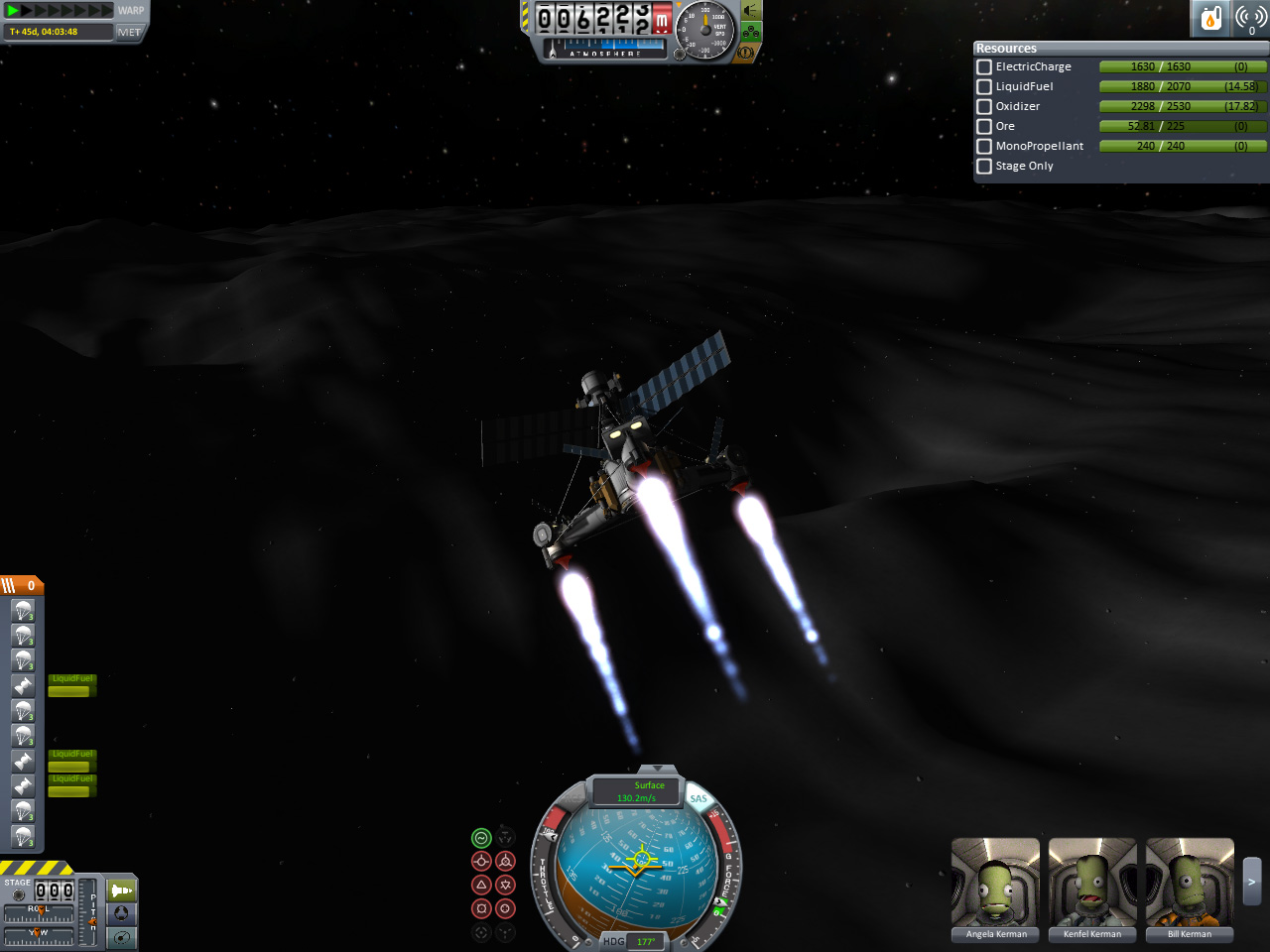Tick the LiquidFuel checkbox in Resources
This screenshot has width=1270, height=952.
click(x=984, y=87)
